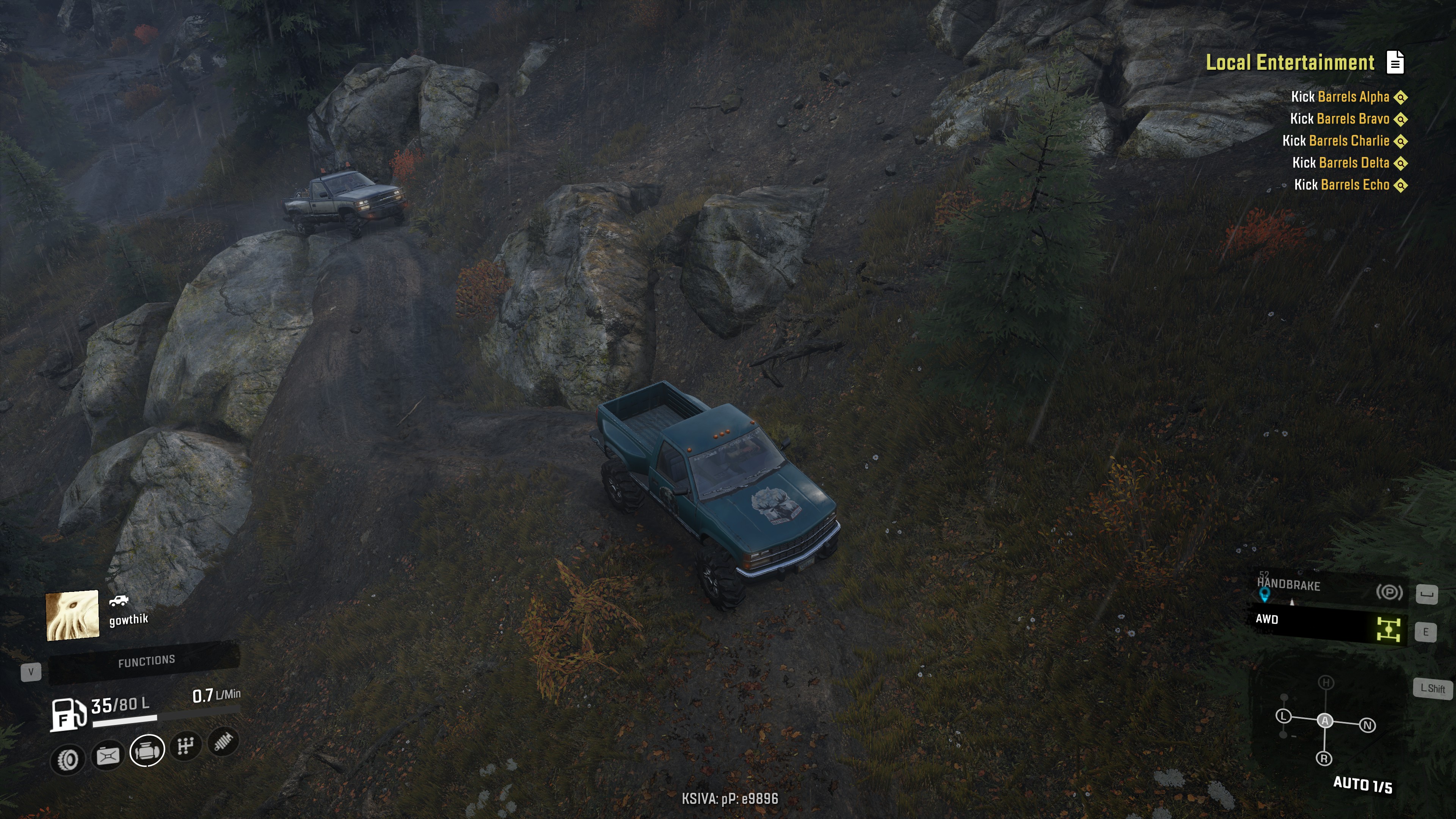
Task: Shift to Neutral on the gear selector
Action: pos(1367,725)
